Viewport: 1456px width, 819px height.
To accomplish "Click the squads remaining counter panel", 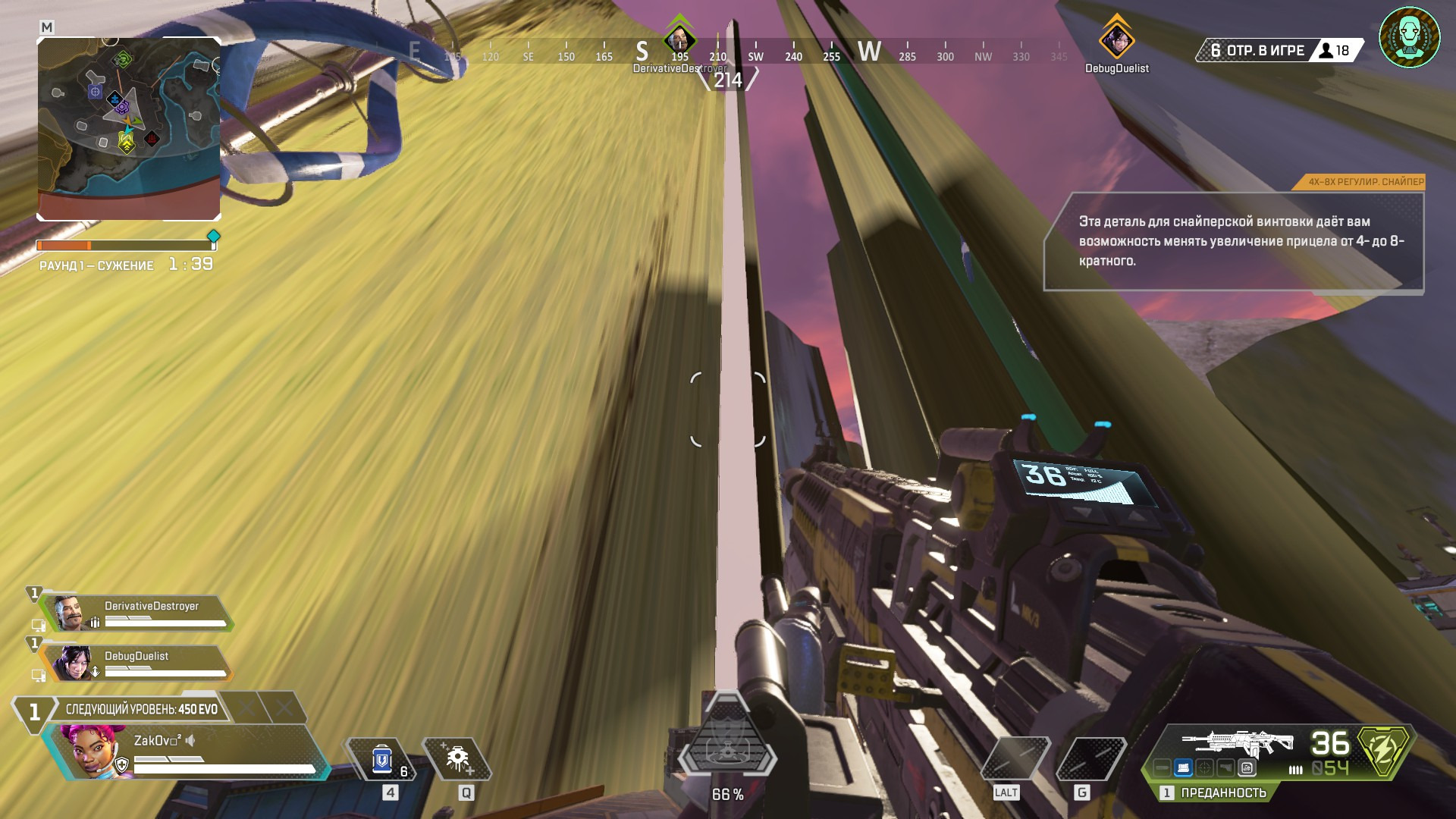I will point(1280,51).
